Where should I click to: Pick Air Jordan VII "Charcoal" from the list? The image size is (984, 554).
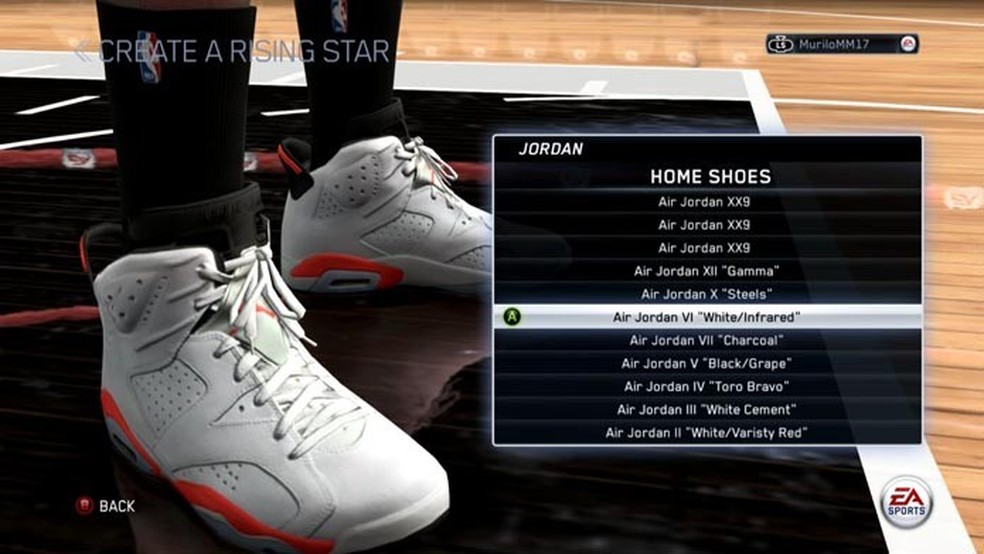[x=707, y=340]
